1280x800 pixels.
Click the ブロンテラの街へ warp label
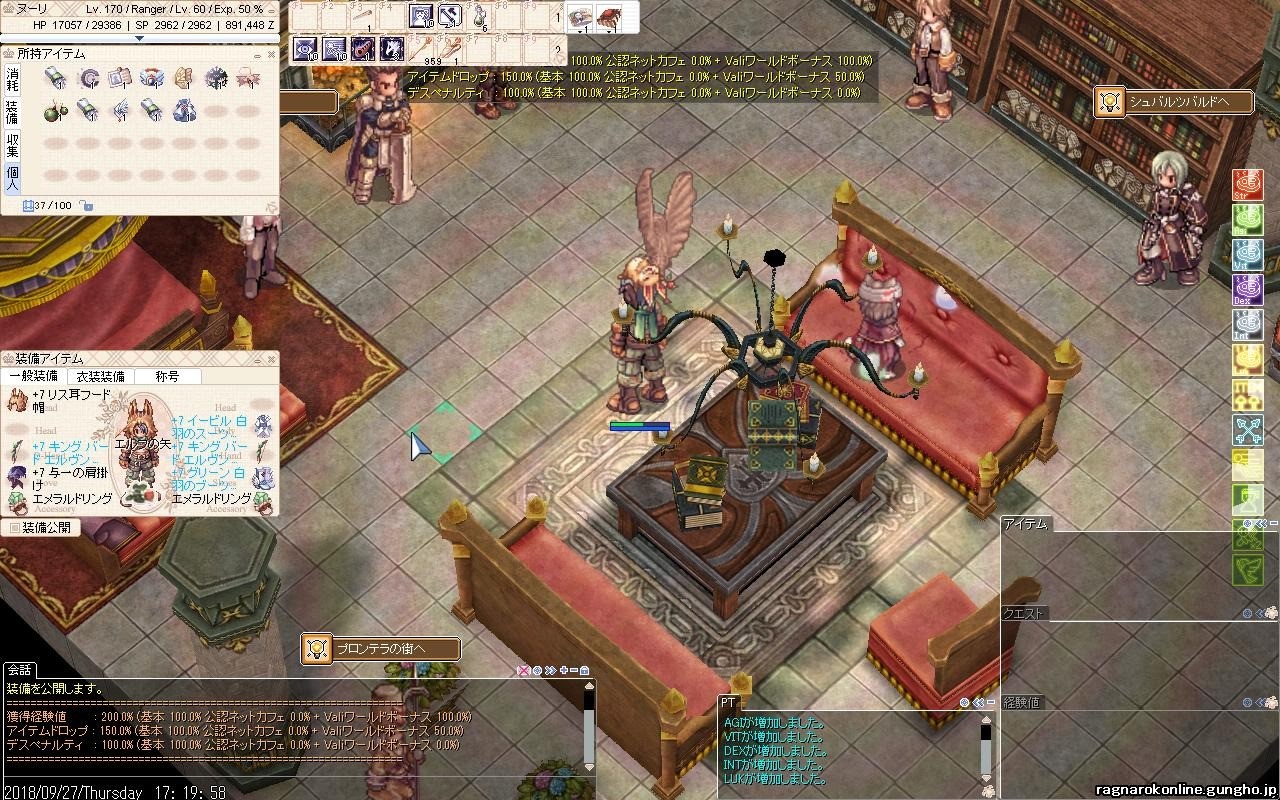click(381, 649)
